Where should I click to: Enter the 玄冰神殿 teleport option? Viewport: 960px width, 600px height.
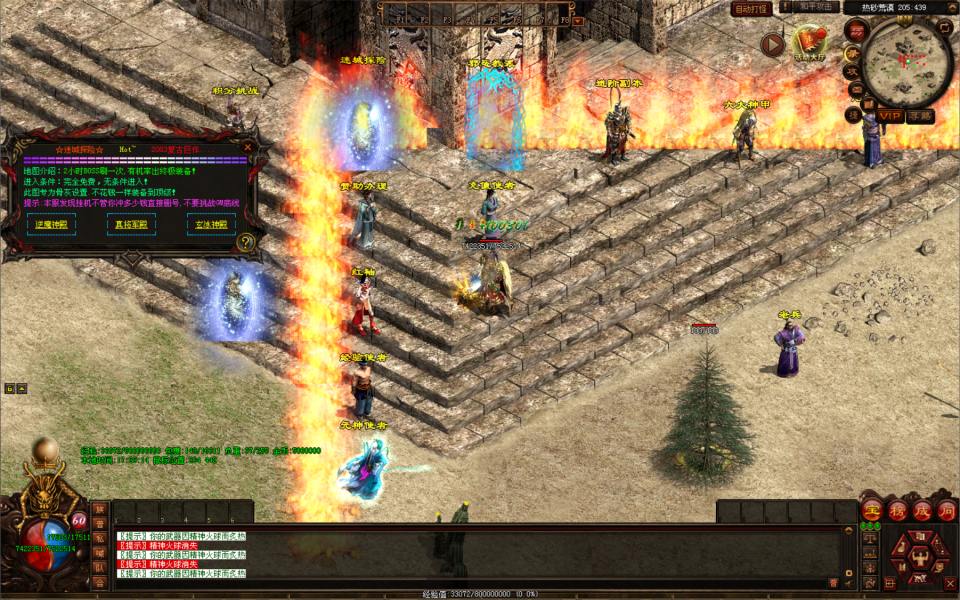pos(211,224)
